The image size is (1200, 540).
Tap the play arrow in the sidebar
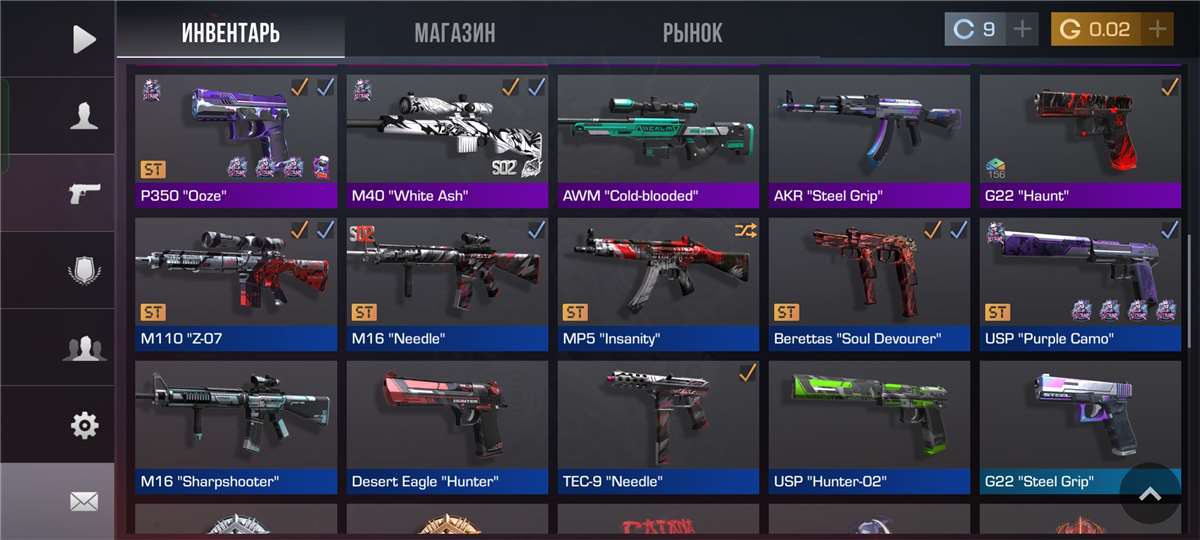(x=84, y=39)
